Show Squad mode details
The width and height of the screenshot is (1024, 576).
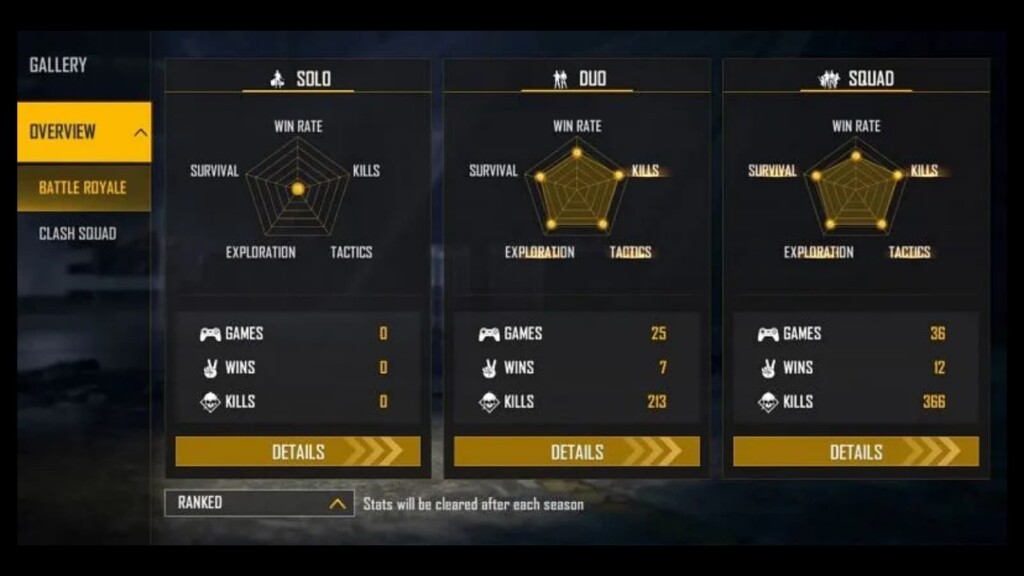(x=856, y=452)
